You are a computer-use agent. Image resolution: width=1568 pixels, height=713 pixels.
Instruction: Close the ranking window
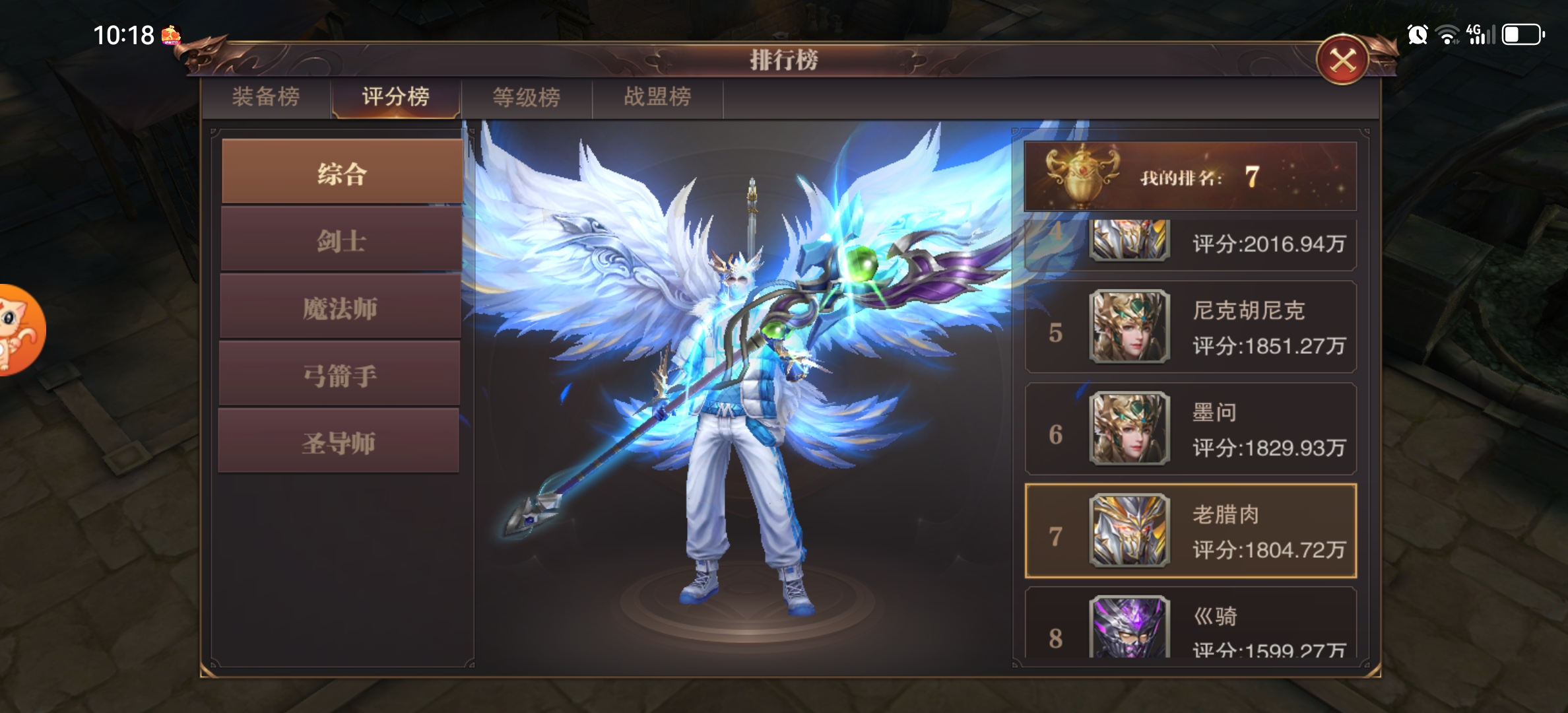1342,61
